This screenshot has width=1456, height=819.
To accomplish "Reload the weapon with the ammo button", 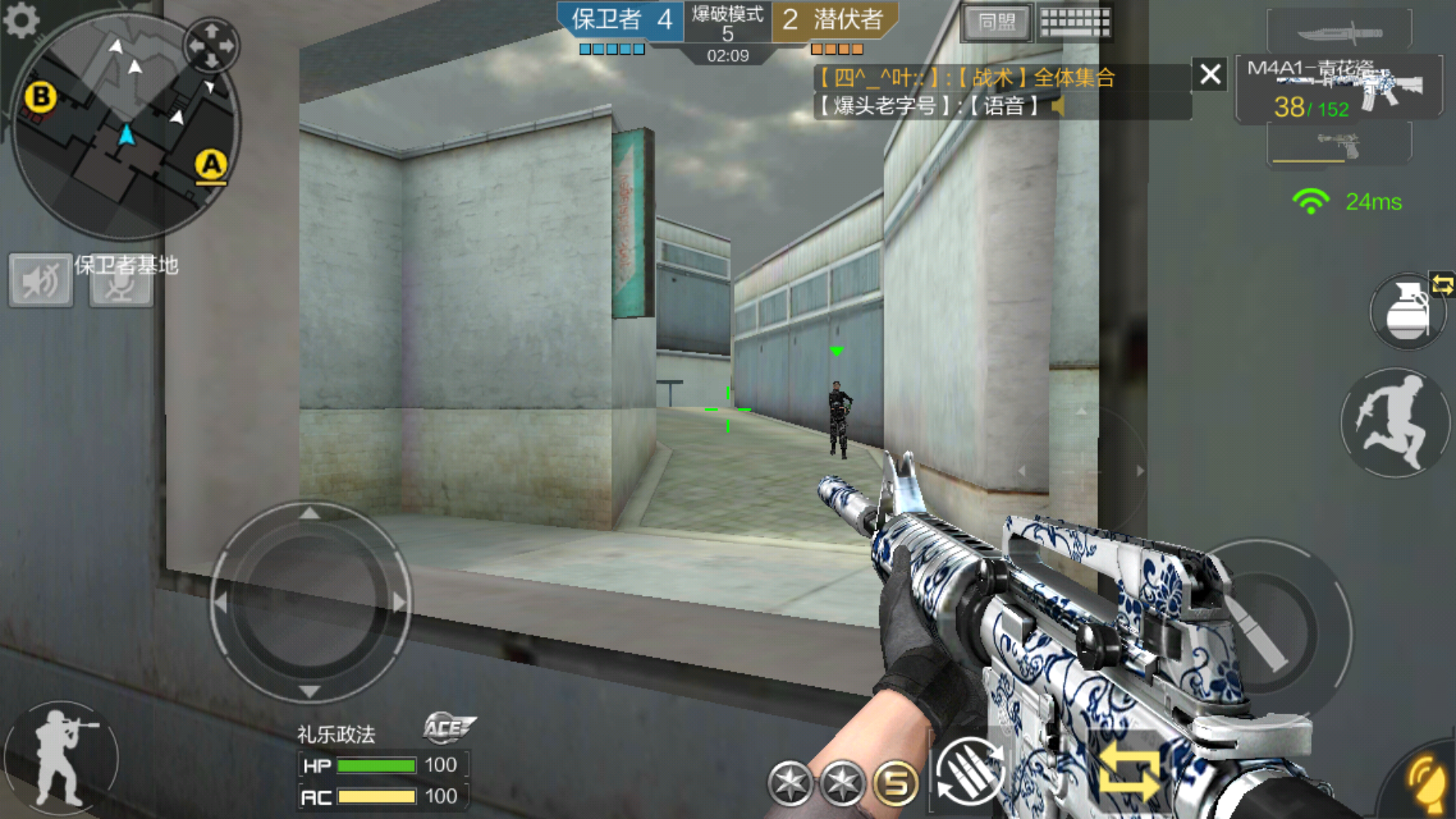I will click(970, 772).
